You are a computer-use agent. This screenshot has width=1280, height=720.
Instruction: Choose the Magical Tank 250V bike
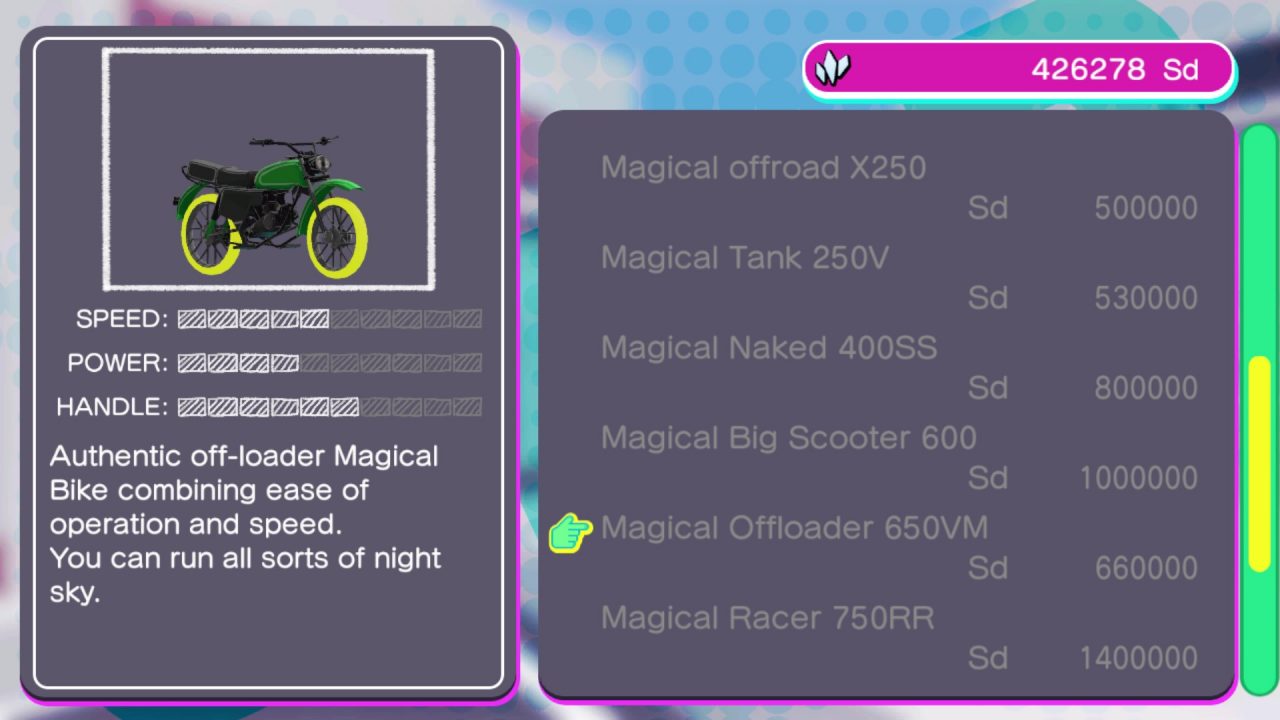click(745, 258)
